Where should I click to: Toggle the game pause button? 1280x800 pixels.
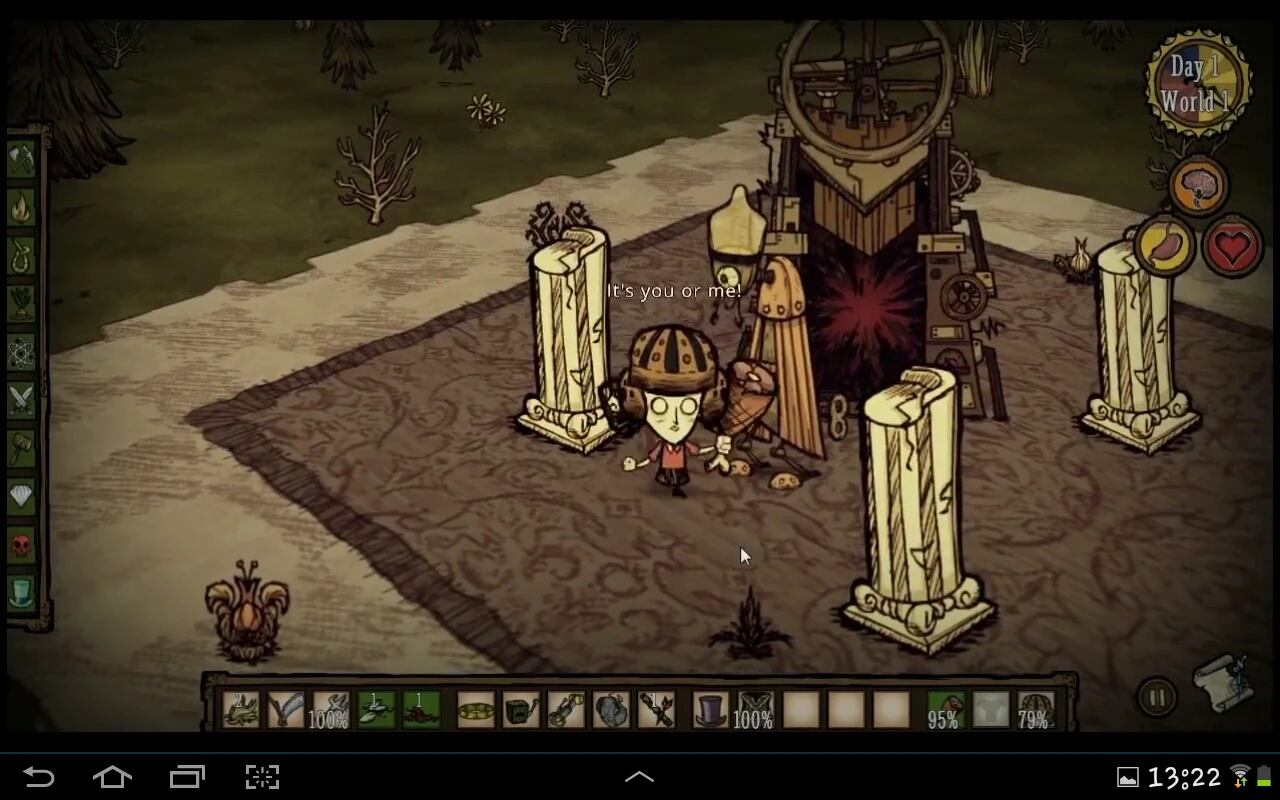click(x=1157, y=698)
